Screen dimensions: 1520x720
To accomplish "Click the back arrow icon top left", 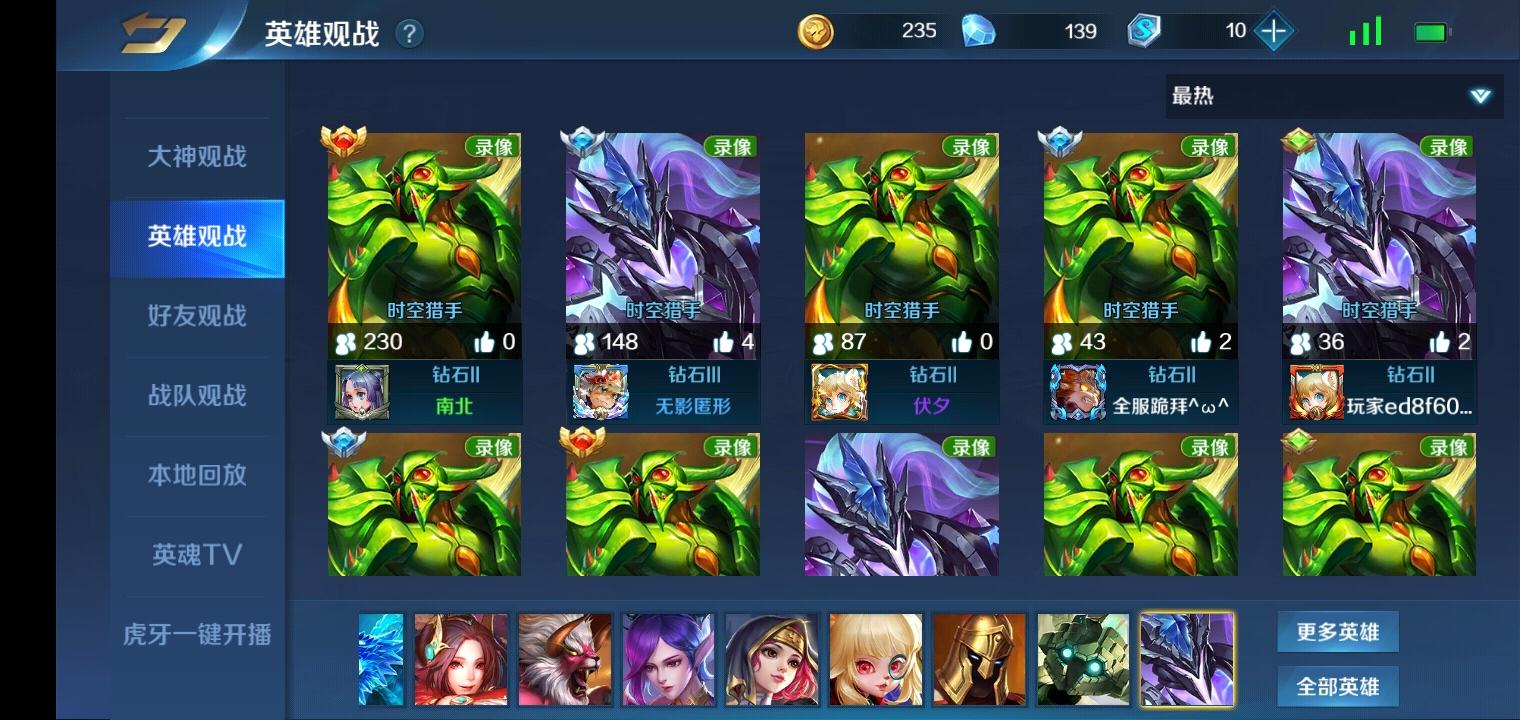I will coord(152,30).
